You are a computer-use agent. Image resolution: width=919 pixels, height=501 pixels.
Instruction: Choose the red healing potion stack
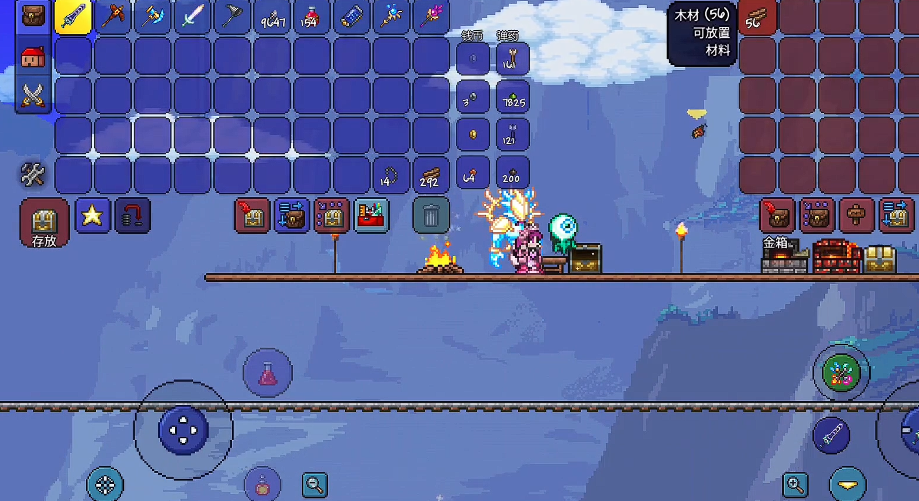tap(311, 16)
